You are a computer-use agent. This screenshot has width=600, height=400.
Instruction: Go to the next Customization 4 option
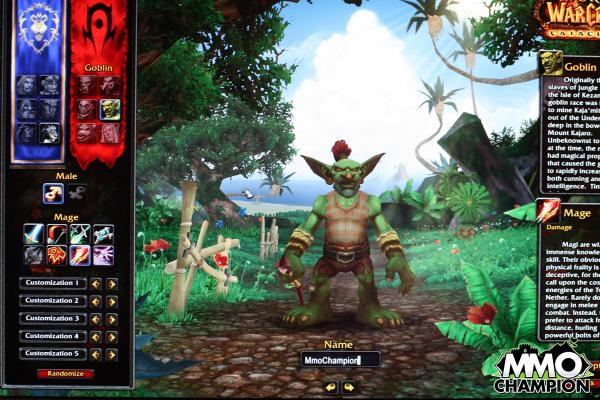pos(111,336)
